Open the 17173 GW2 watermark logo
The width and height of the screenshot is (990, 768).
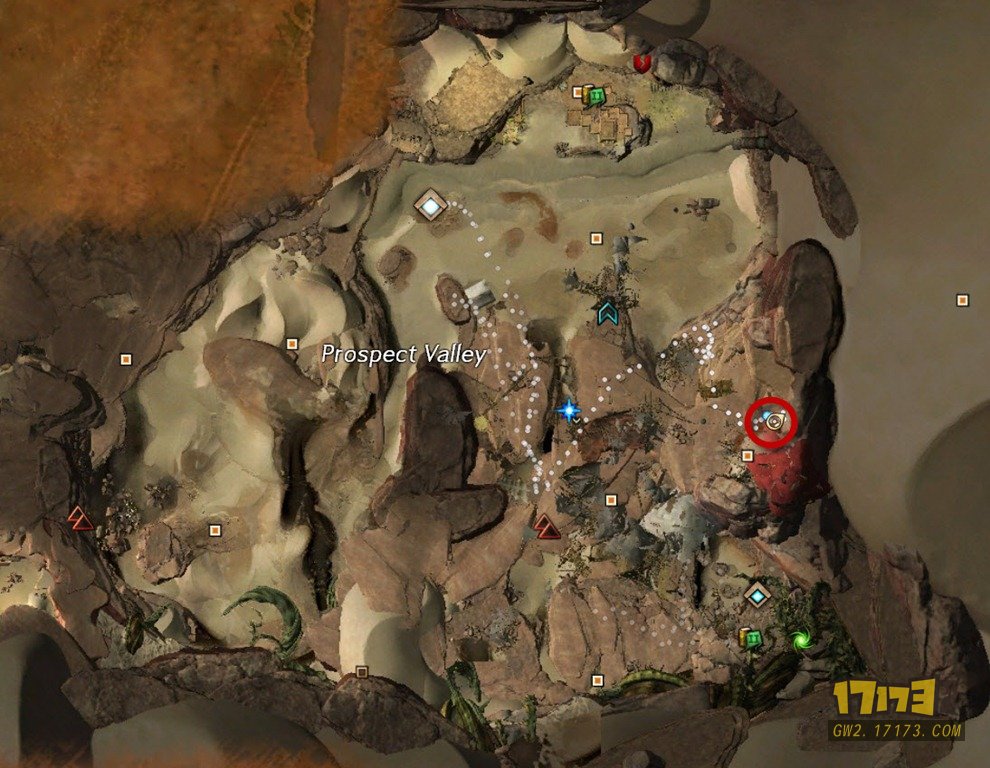click(896, 709)
